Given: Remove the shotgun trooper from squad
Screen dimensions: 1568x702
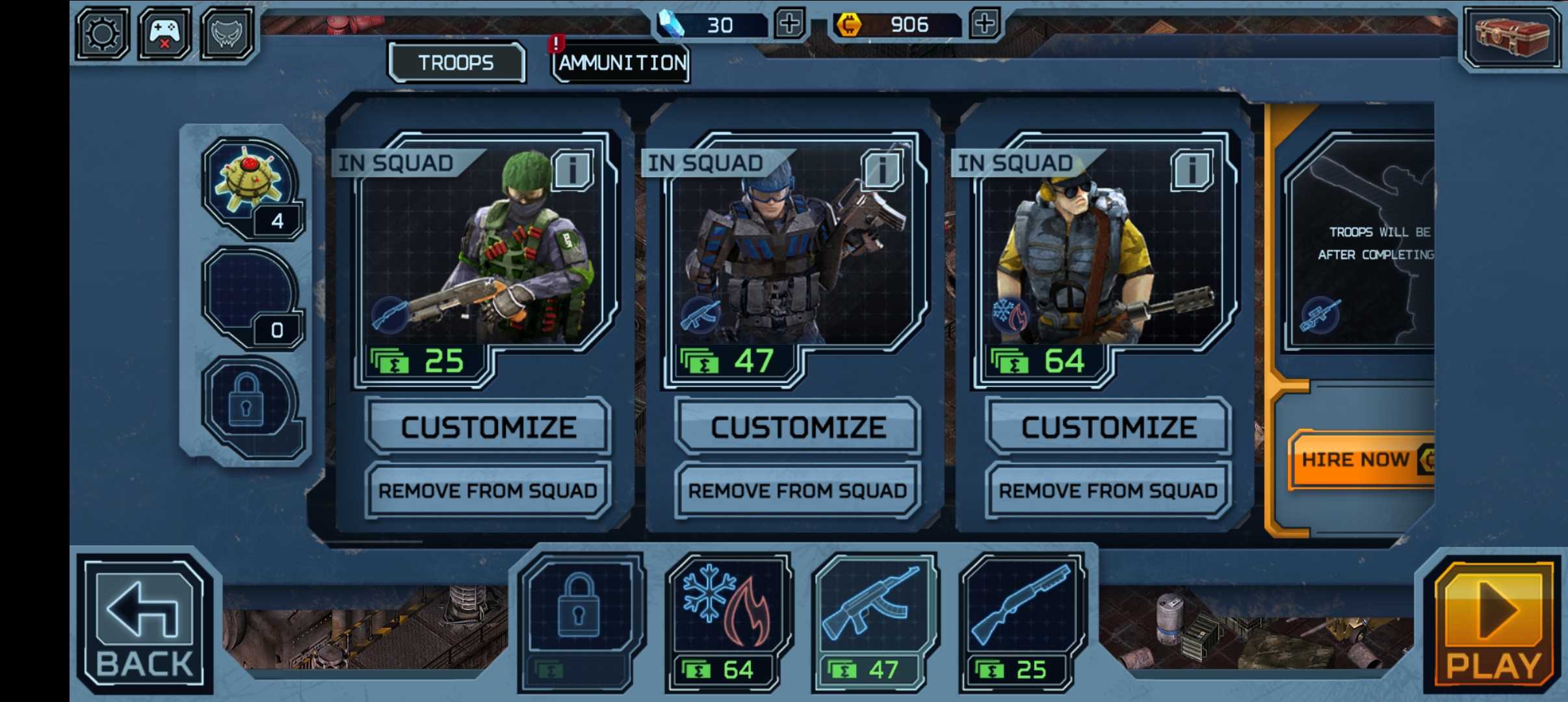Looking at the screenshot, I should 488,491.
